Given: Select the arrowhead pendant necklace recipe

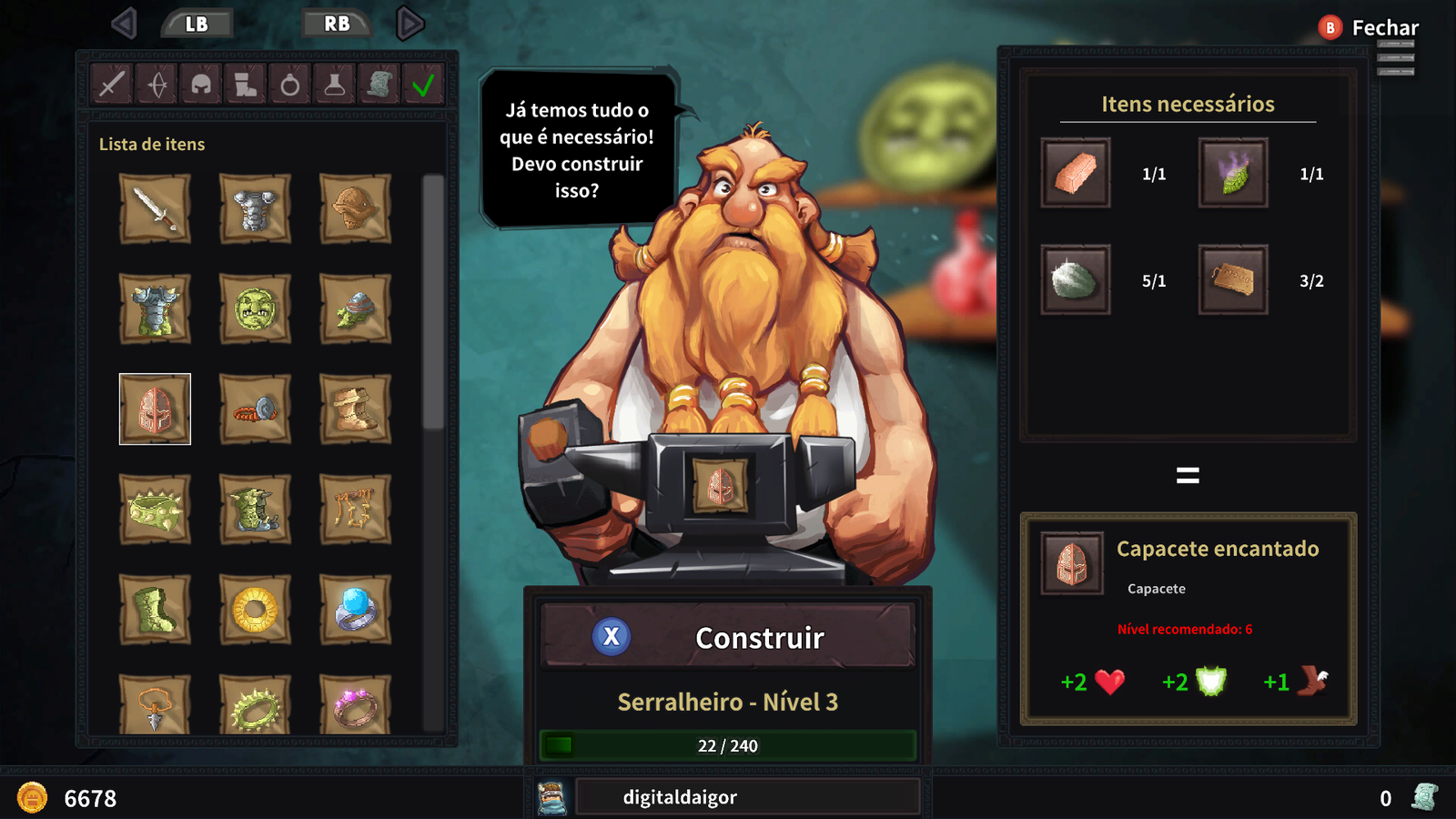Looking at the screenshot, I should (x=155, y=705).
